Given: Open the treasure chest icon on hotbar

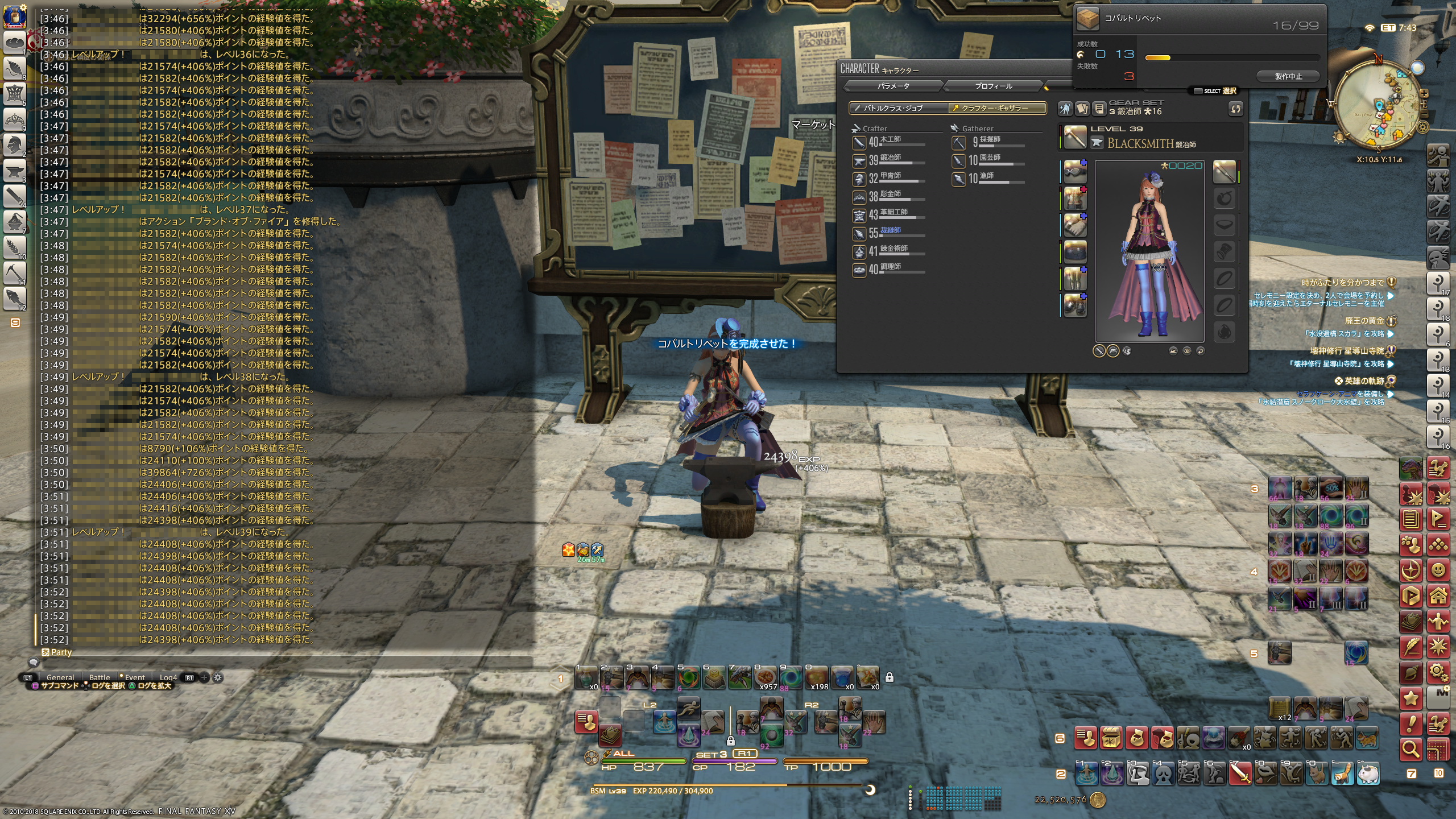Looking at the screenshot, I should pyautogui.click(x=1111, y=738).
